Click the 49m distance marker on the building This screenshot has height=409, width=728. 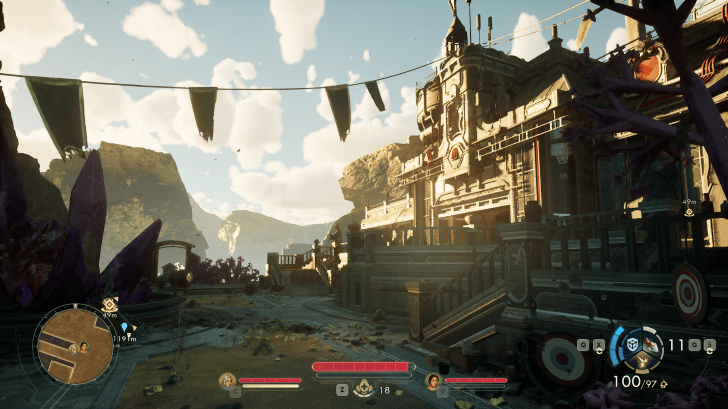[x=689, y=212]
